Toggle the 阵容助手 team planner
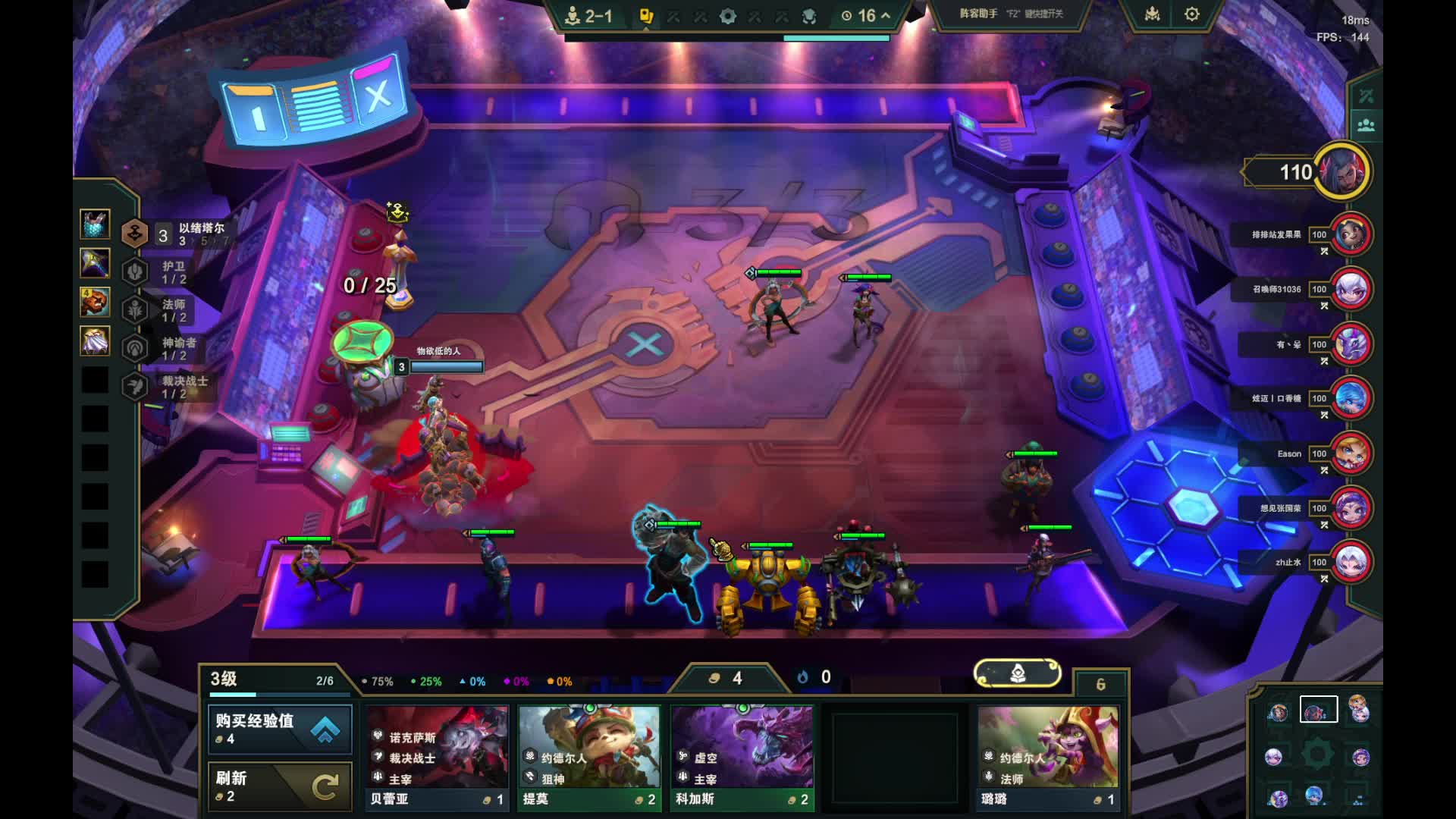 [x=1012, y=14]
